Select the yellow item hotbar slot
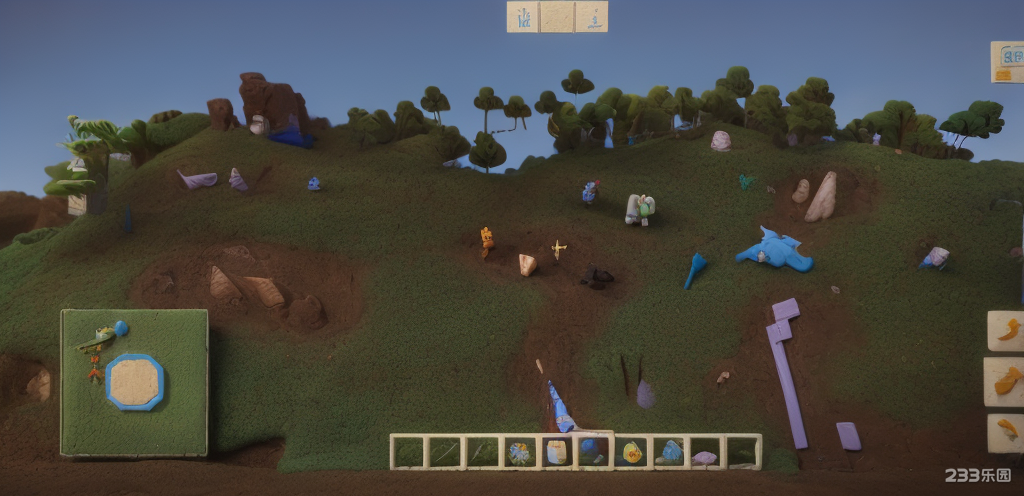Viewport: 1024px width, 496px height. click(x=632, y=453)
